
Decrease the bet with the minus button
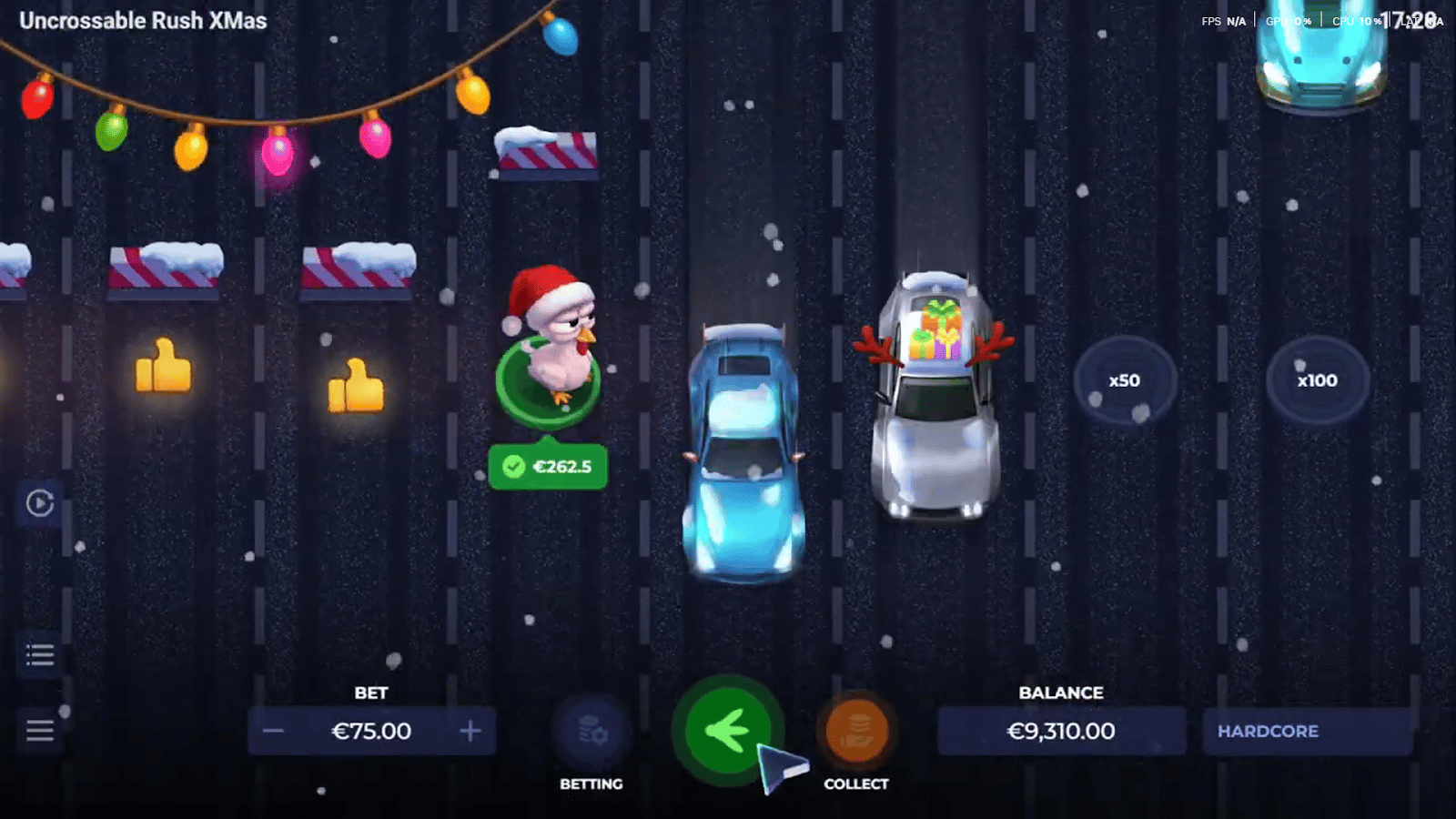(x=274, y=731)
